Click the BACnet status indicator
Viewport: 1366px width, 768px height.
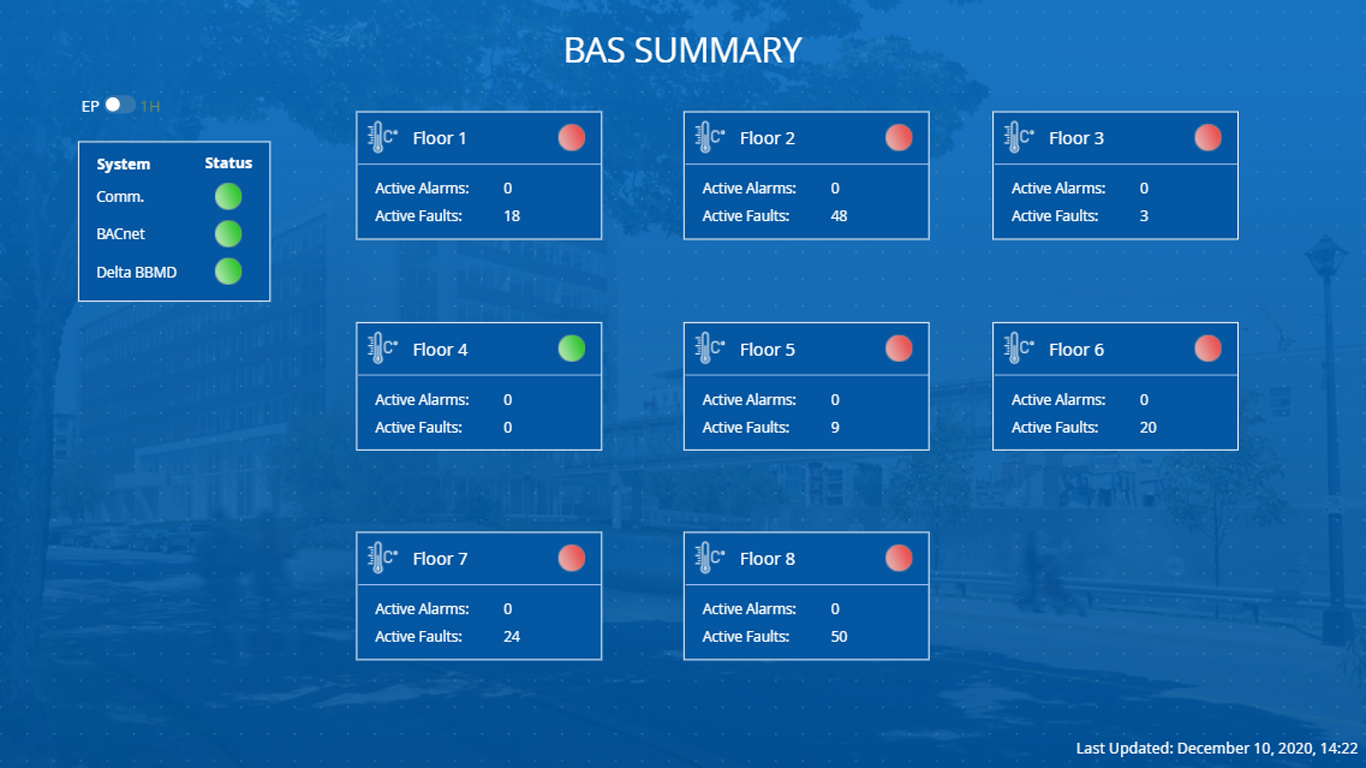(227, 234)
